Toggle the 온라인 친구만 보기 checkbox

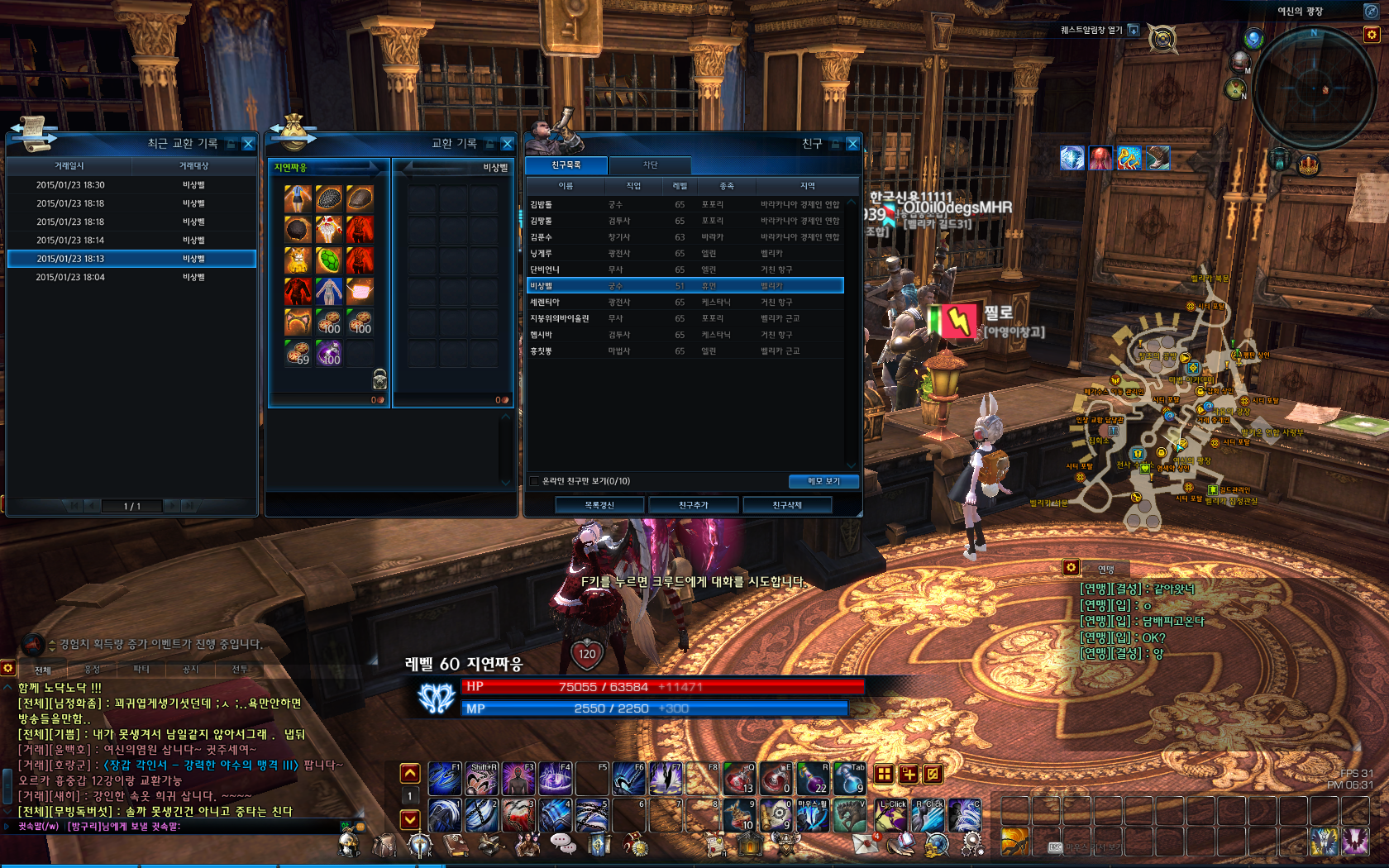[x=534, y=481]
